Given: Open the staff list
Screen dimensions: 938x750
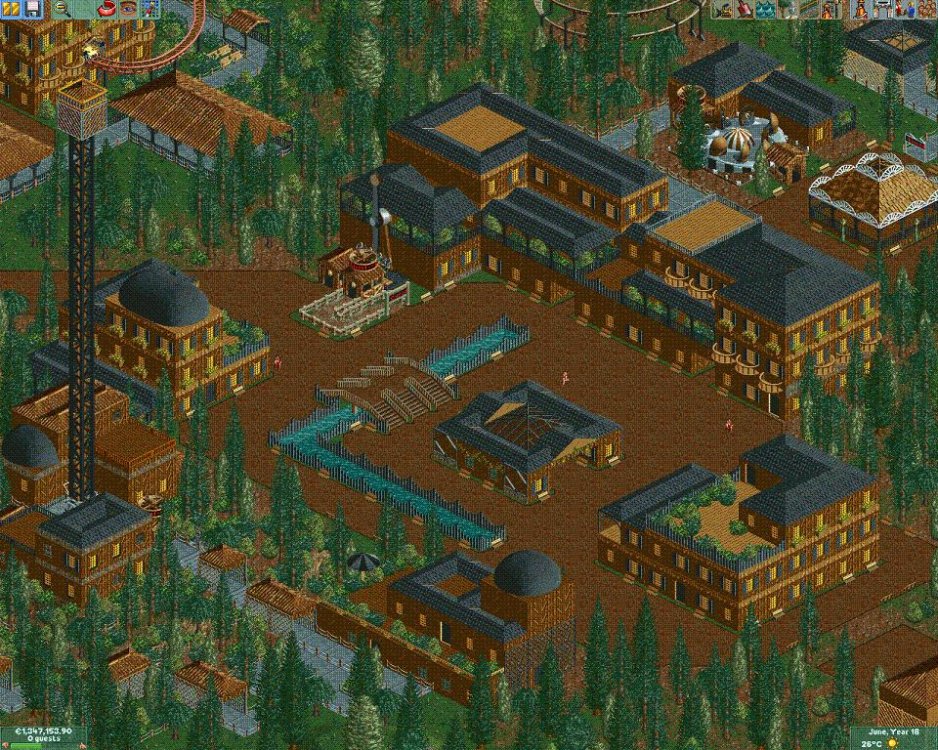Looking at the screenshot, I should point(903,9).
